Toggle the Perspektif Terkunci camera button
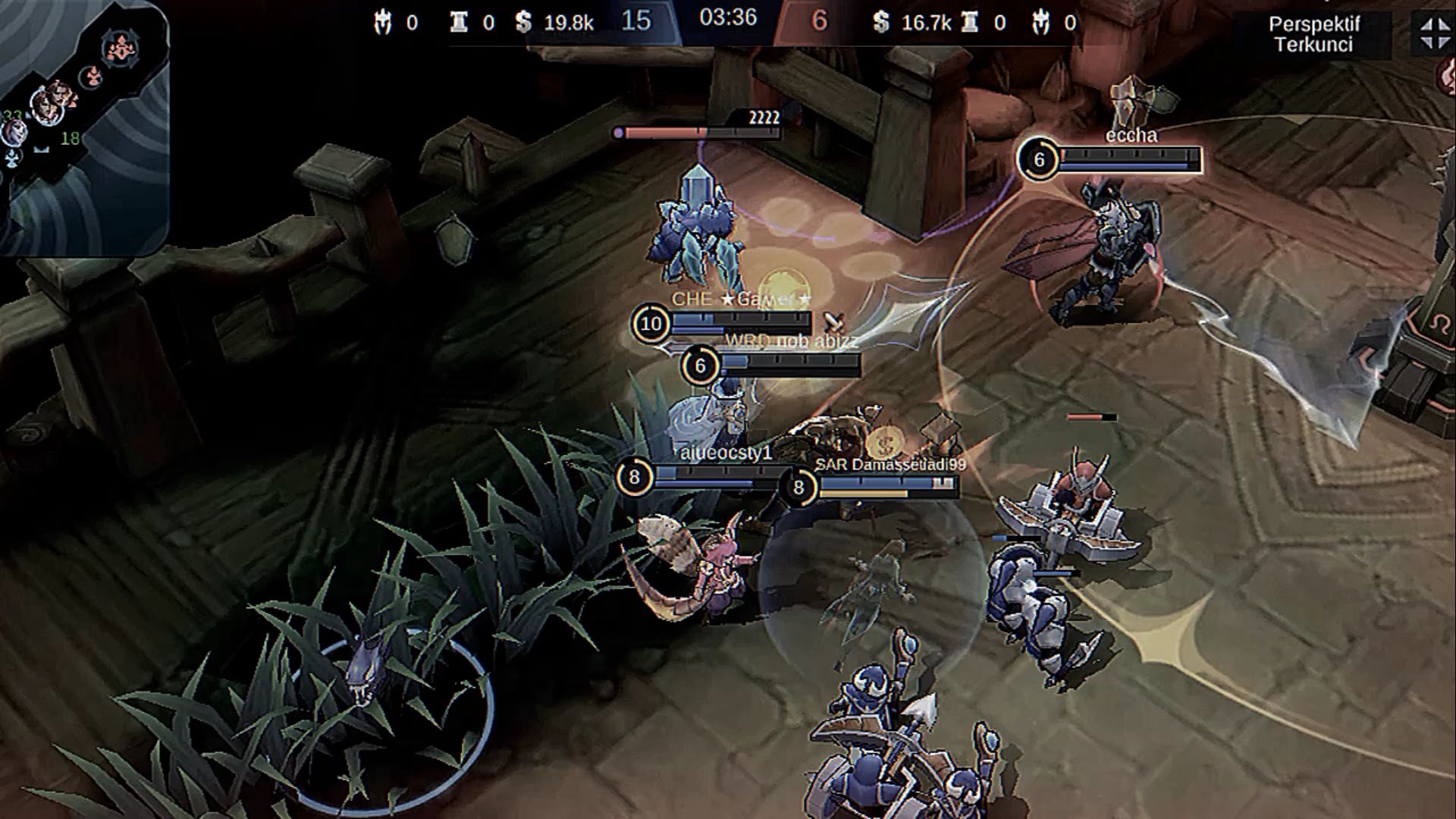This screenshot has height=819, width=1456. 1313,35
